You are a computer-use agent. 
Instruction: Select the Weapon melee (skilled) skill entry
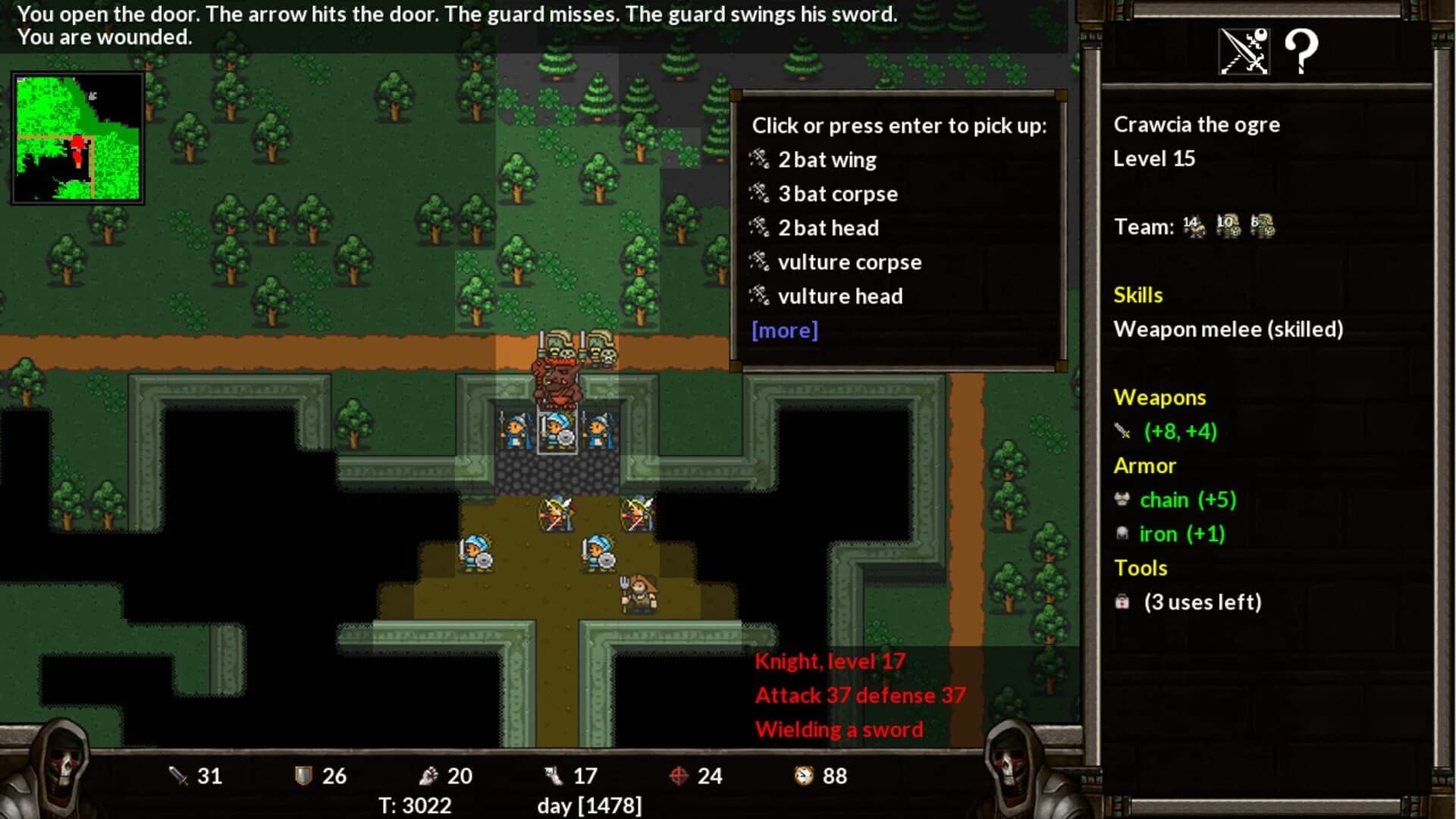point(1228,329)
